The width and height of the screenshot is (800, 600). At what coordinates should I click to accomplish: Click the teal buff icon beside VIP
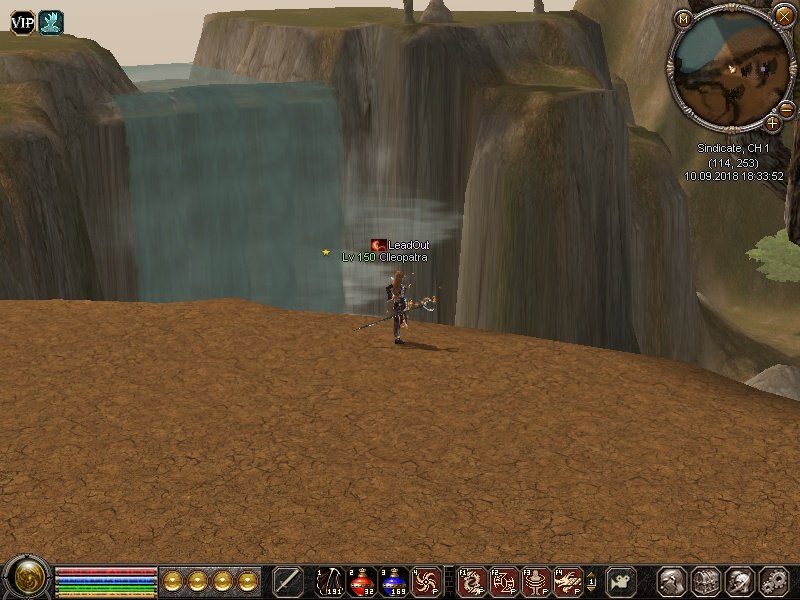51,22
